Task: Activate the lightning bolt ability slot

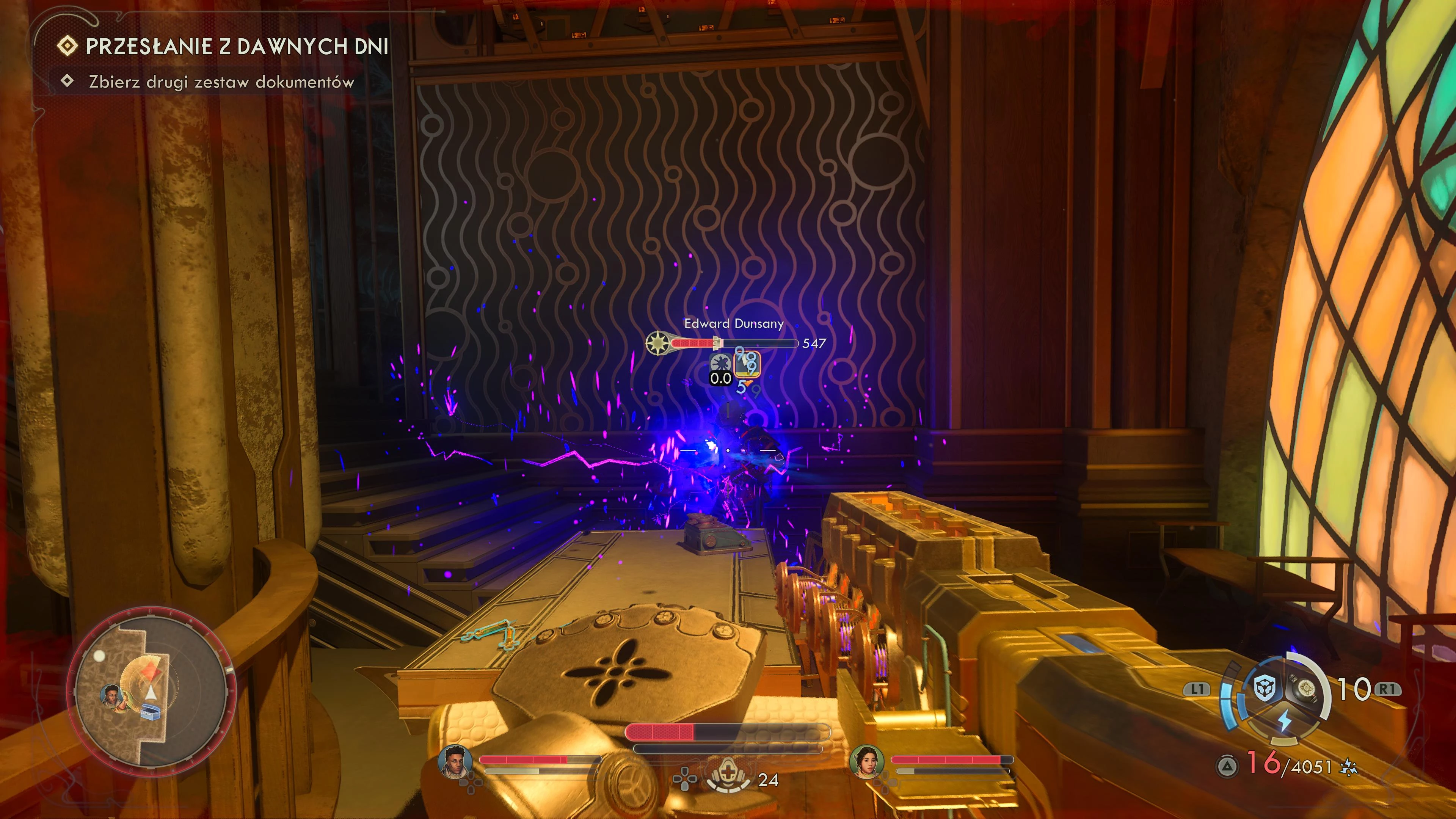Action: click(1285, 721)
